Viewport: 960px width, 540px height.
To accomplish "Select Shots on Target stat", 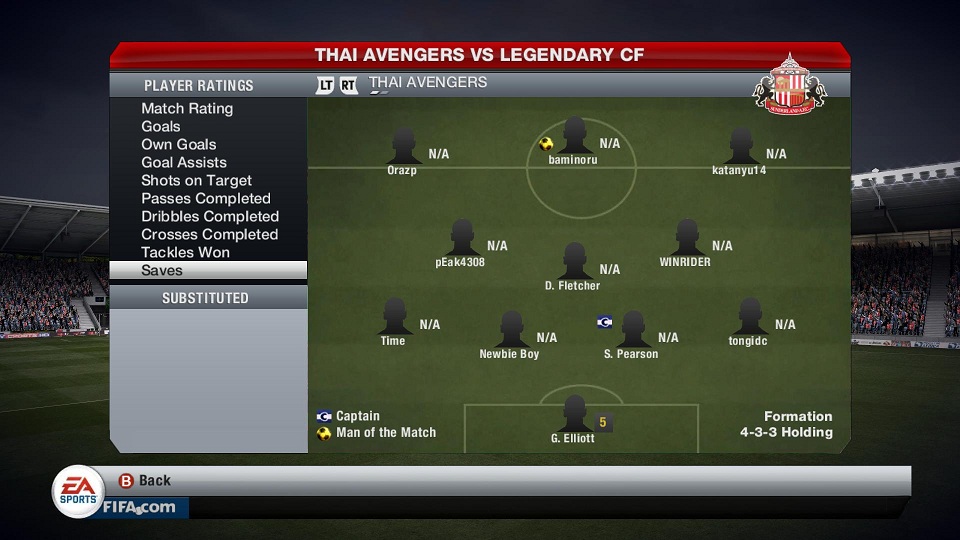I will (x=196, y=180).
